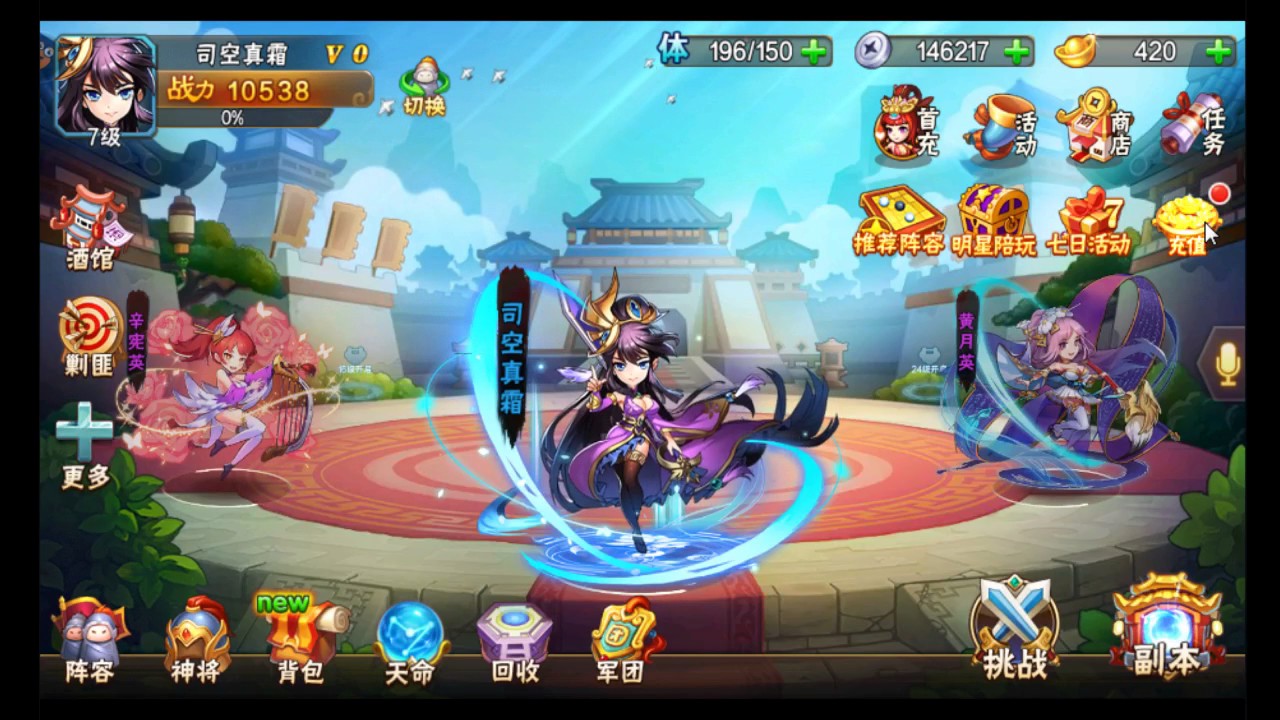Screen dimensions: 1280x720
Task: Click the 切换 switch button
Action: pos(424,88)
